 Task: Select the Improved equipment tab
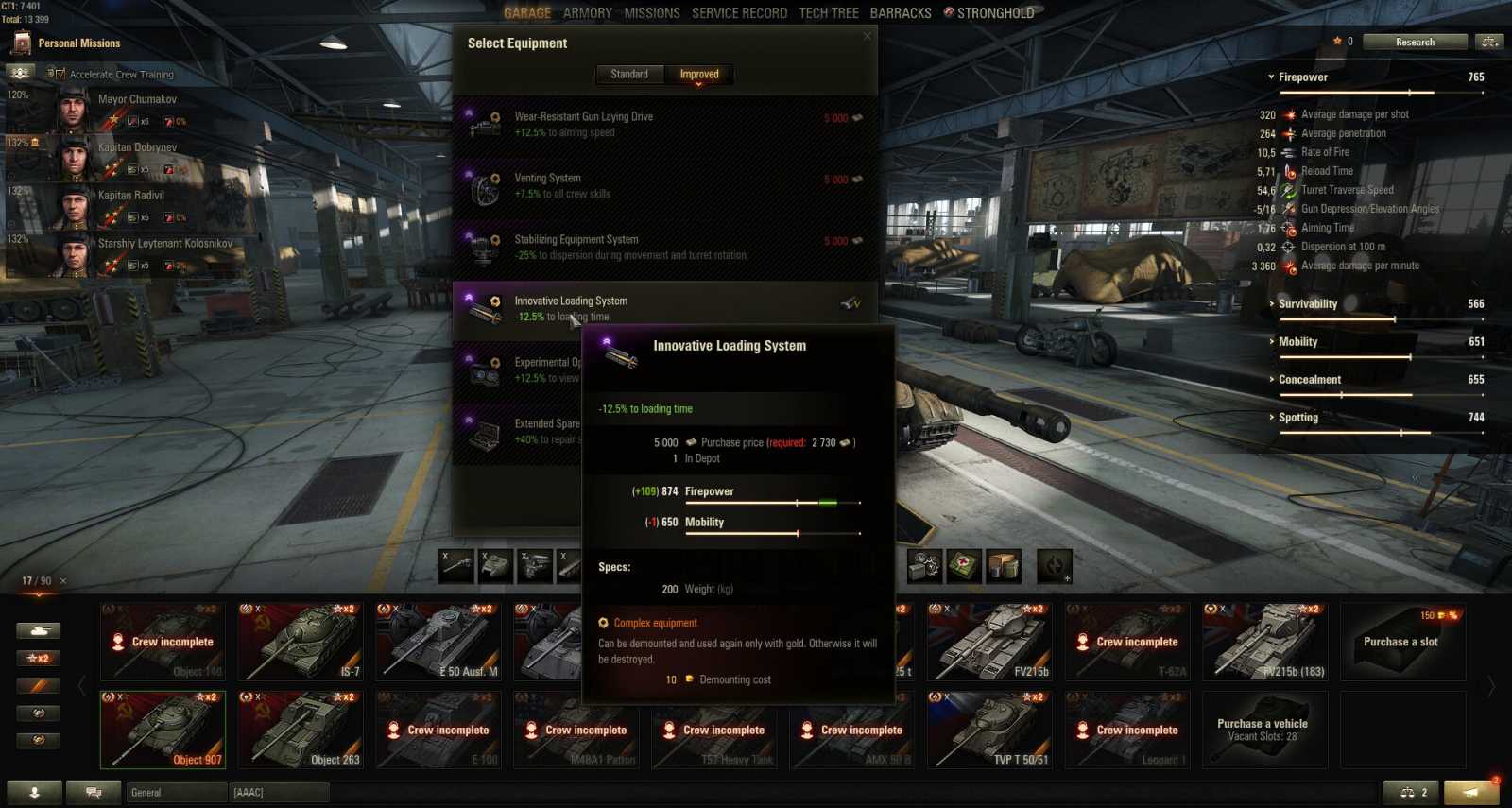[x=699, y=75]
